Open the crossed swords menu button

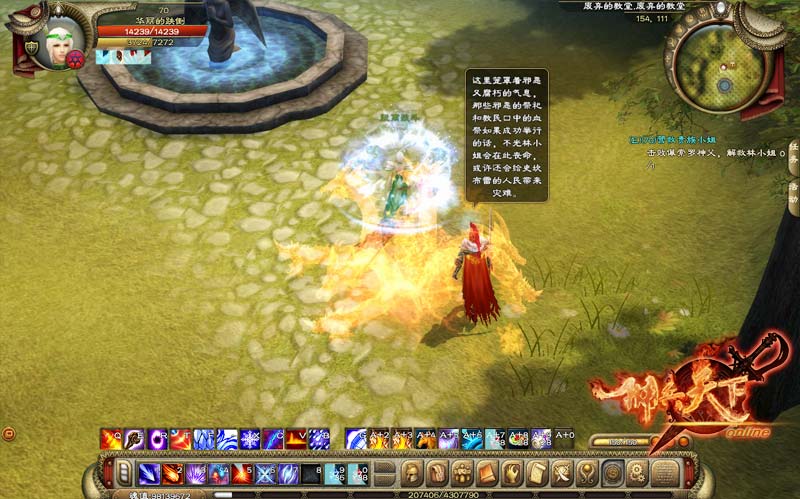pos(561,473)
